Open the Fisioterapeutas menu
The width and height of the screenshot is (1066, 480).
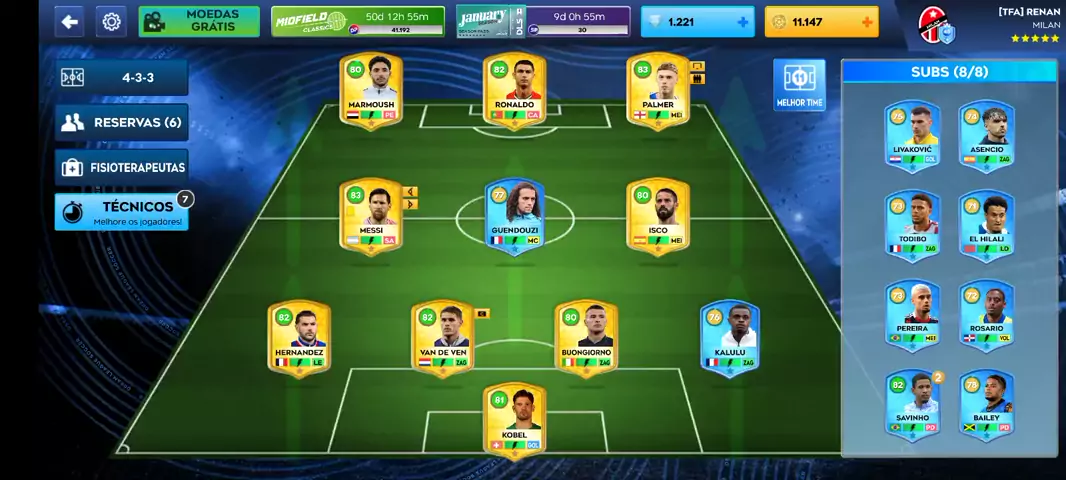[x=121, y=167]
